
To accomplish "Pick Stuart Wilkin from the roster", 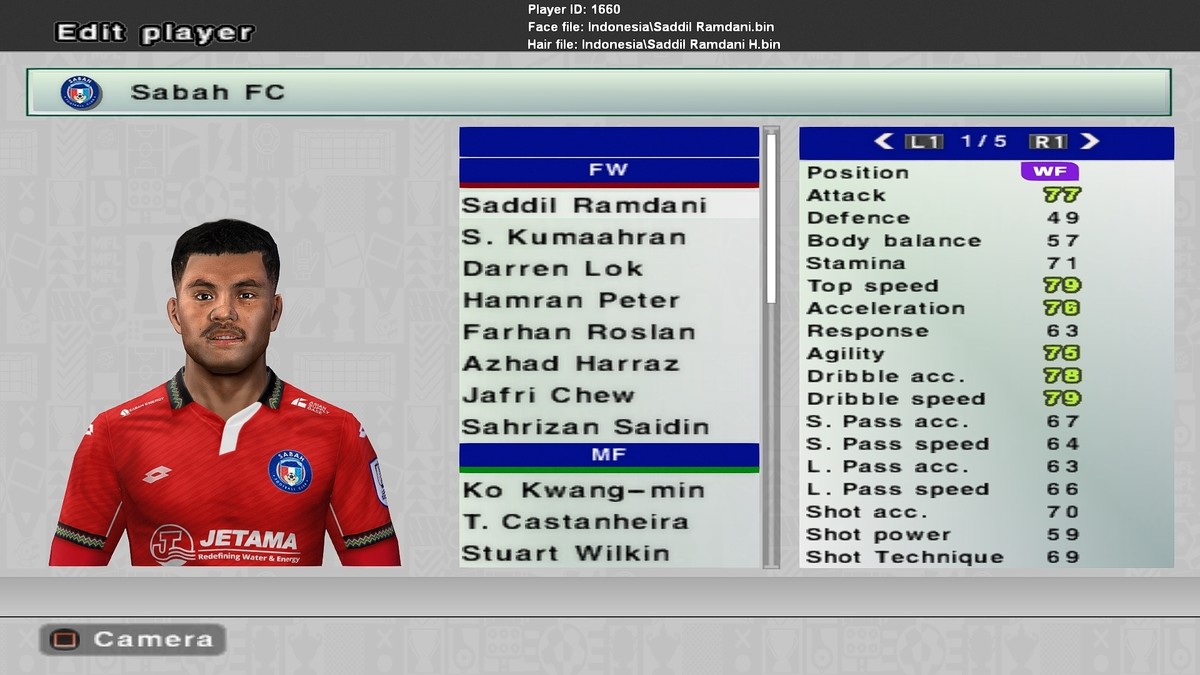I will click(566, 553).
